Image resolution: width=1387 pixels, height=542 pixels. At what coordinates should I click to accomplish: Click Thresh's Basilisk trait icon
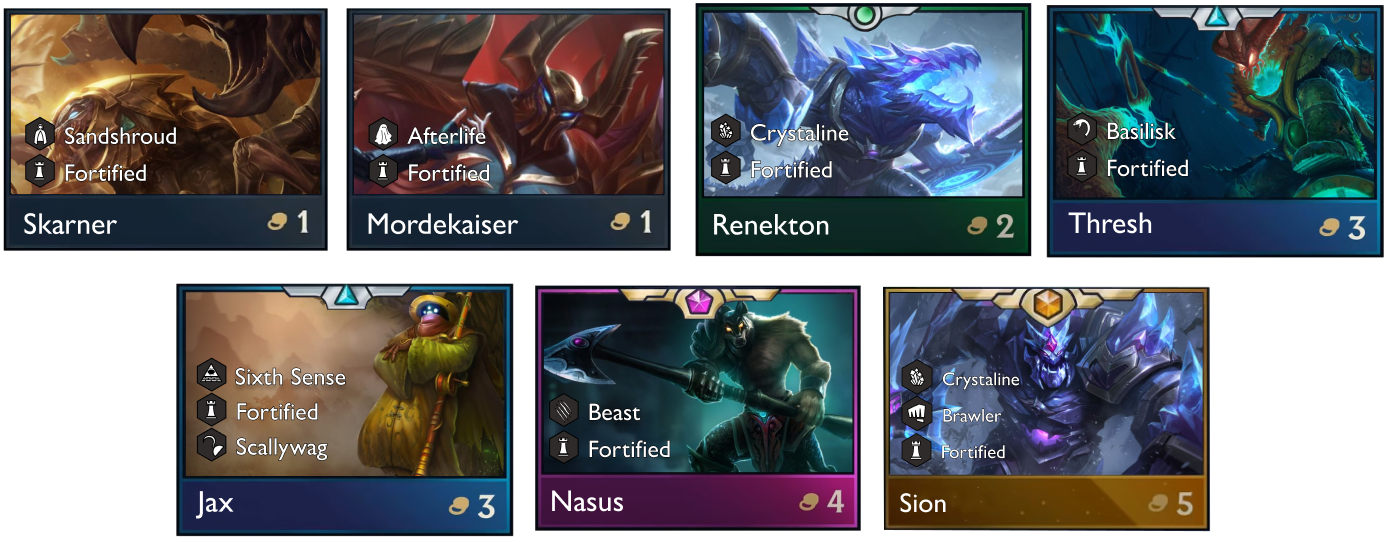coord(1082,131)
